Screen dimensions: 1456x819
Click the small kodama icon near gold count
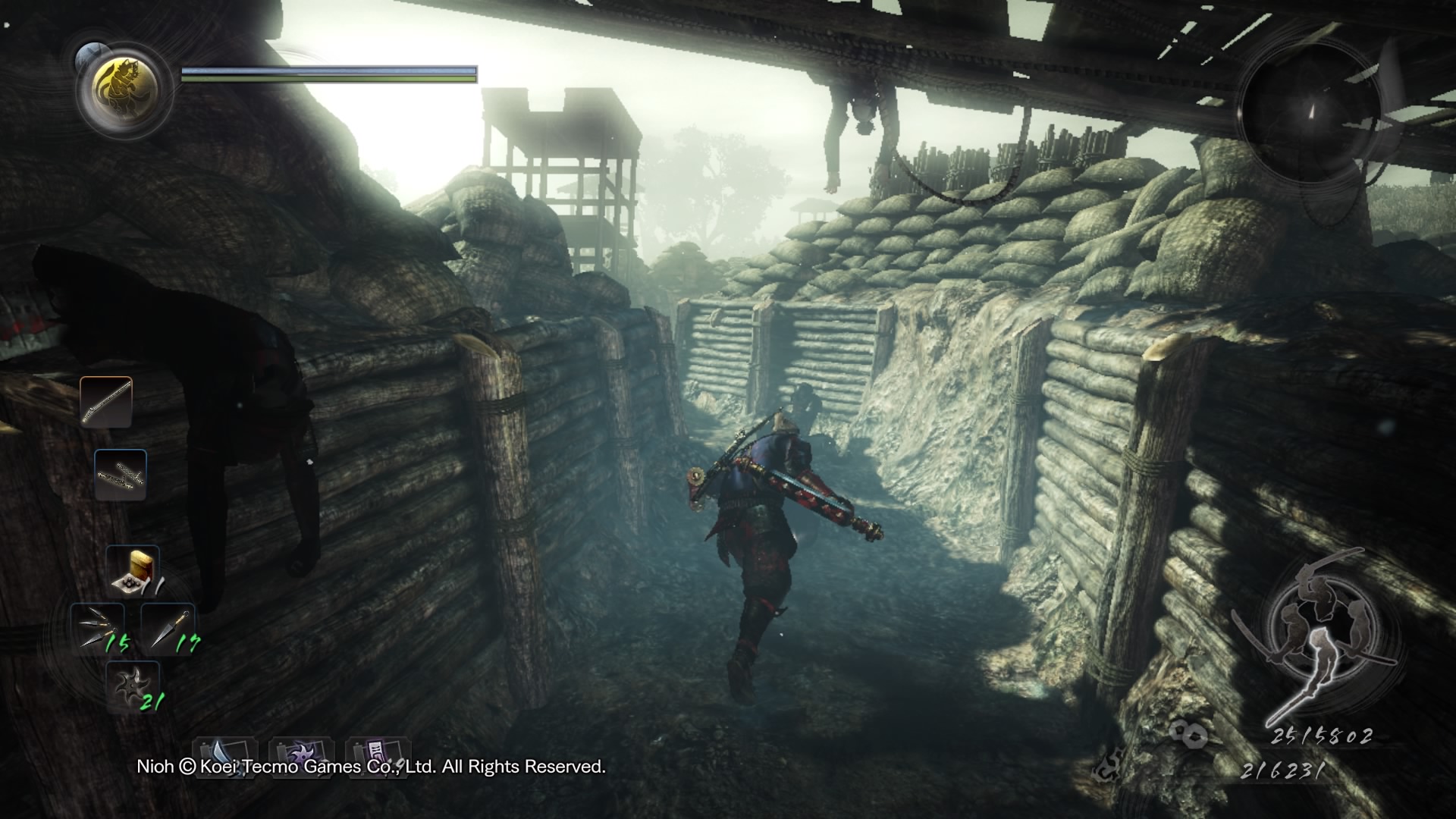pos(1109,767)
